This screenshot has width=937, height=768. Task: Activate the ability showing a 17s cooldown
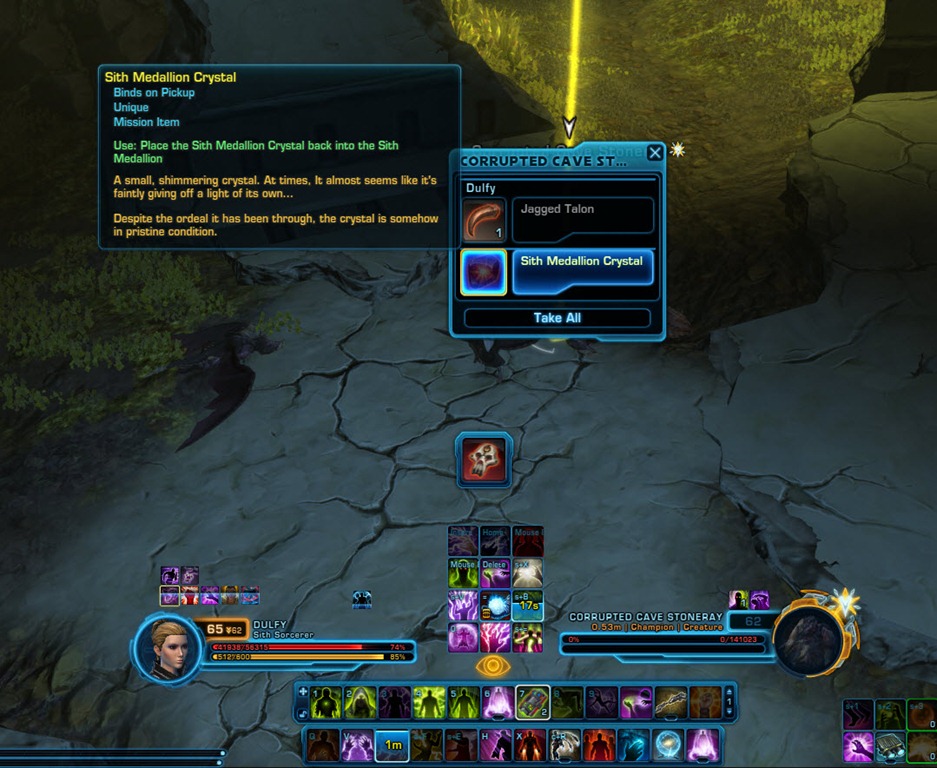pyautogui.click(x=528, y=605)
